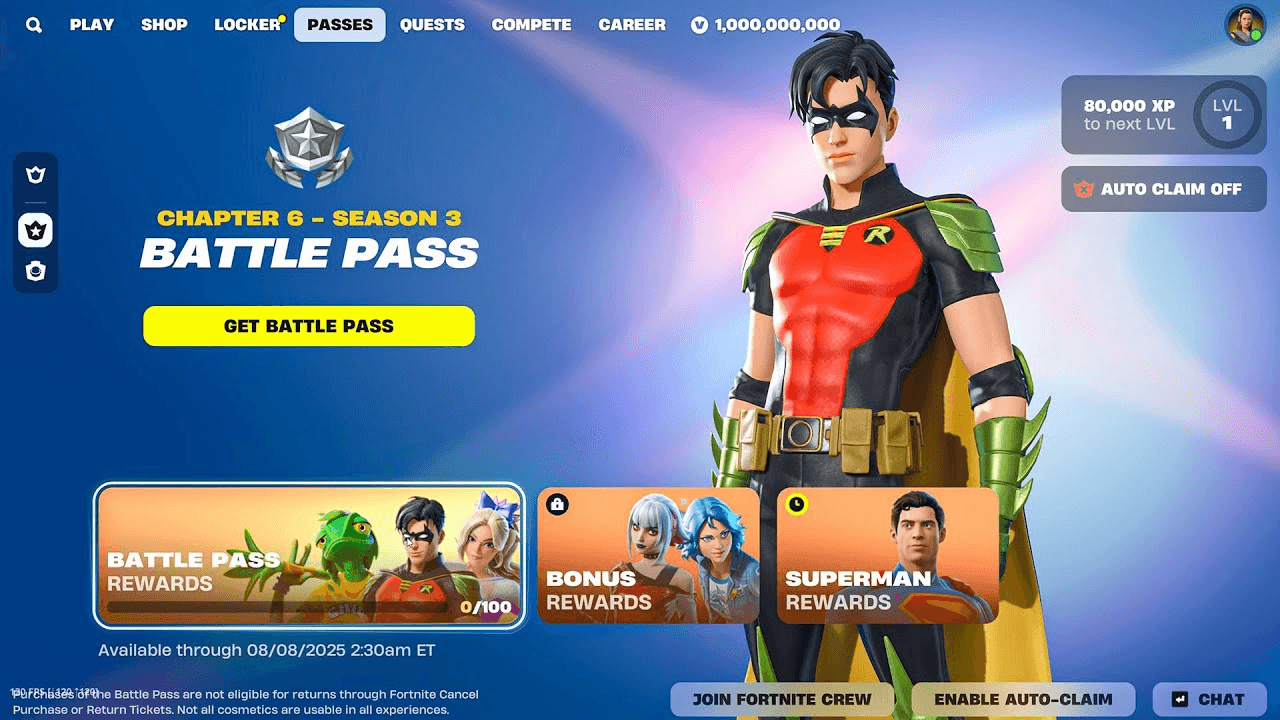1280x720 pixels.
Task: Enable Auto-Claim from bottom bar
Action: point(1026,699)
